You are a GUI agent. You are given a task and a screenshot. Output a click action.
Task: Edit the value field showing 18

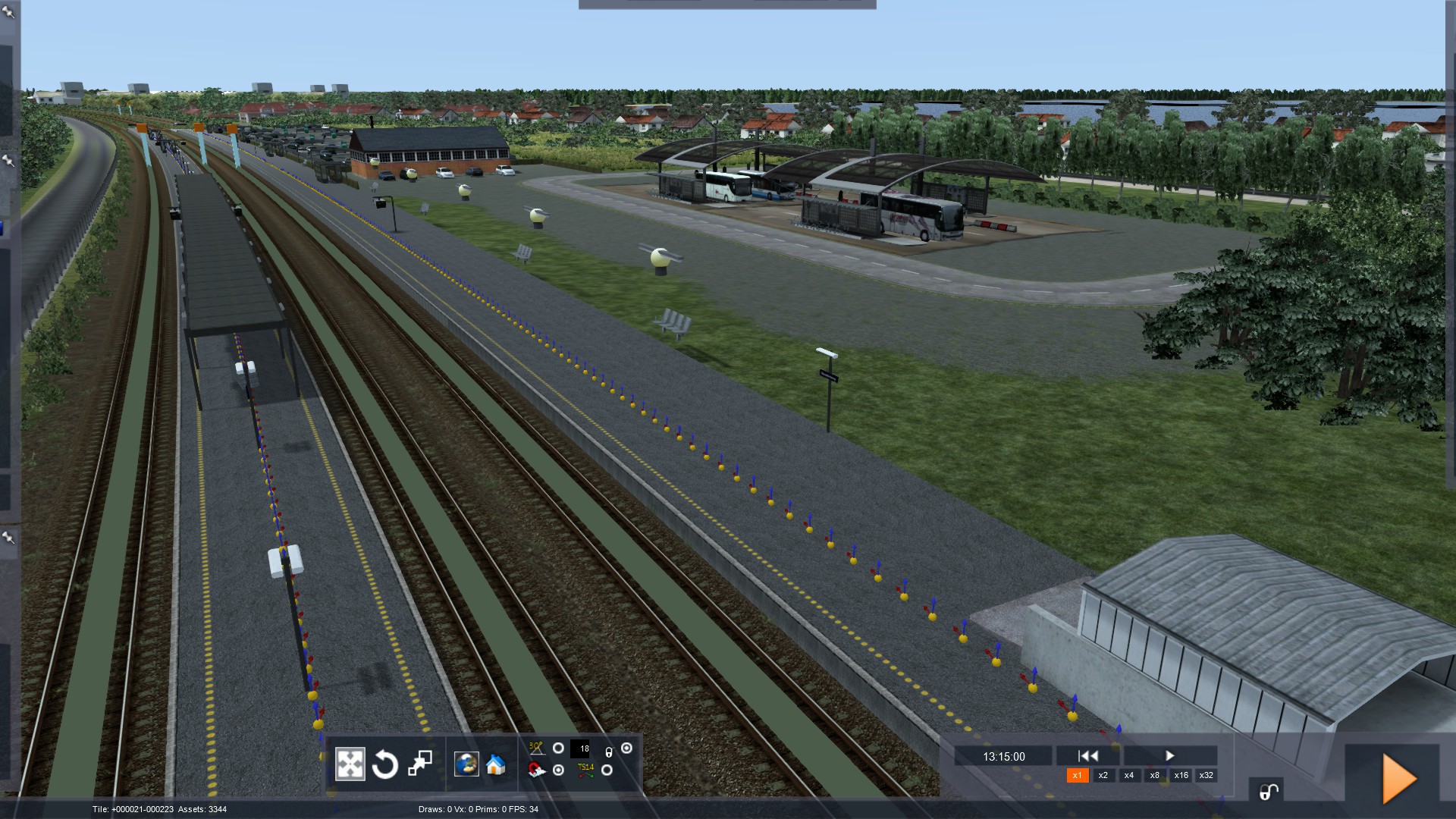580,749
